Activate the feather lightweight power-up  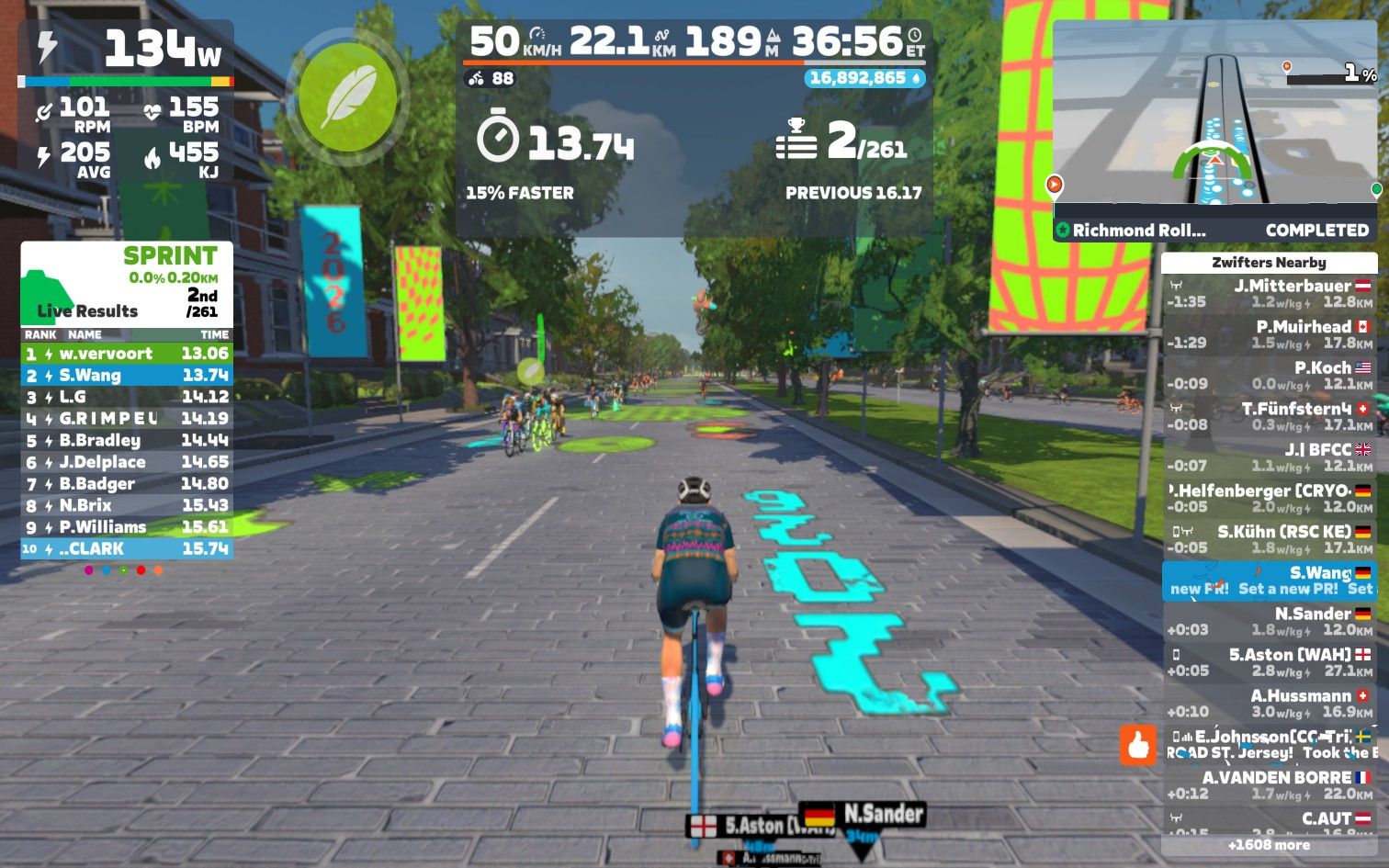348,96
